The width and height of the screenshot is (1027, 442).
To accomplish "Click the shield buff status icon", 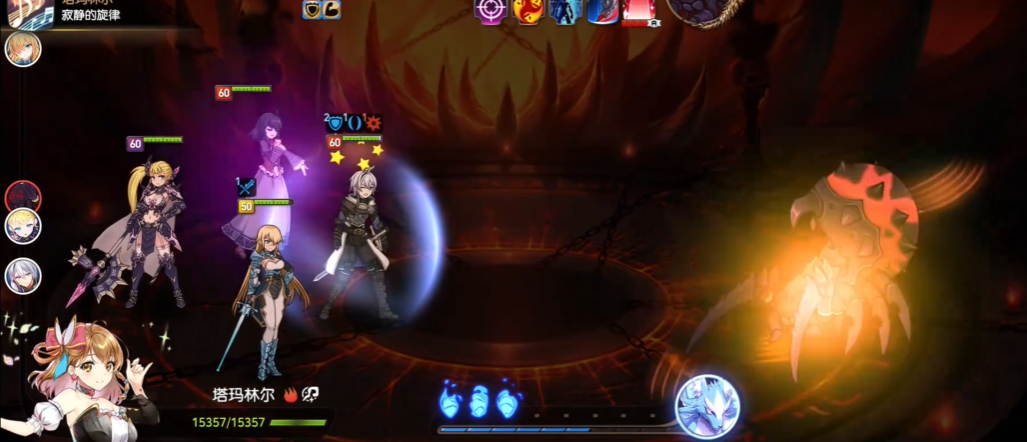I will click(313, 9).
